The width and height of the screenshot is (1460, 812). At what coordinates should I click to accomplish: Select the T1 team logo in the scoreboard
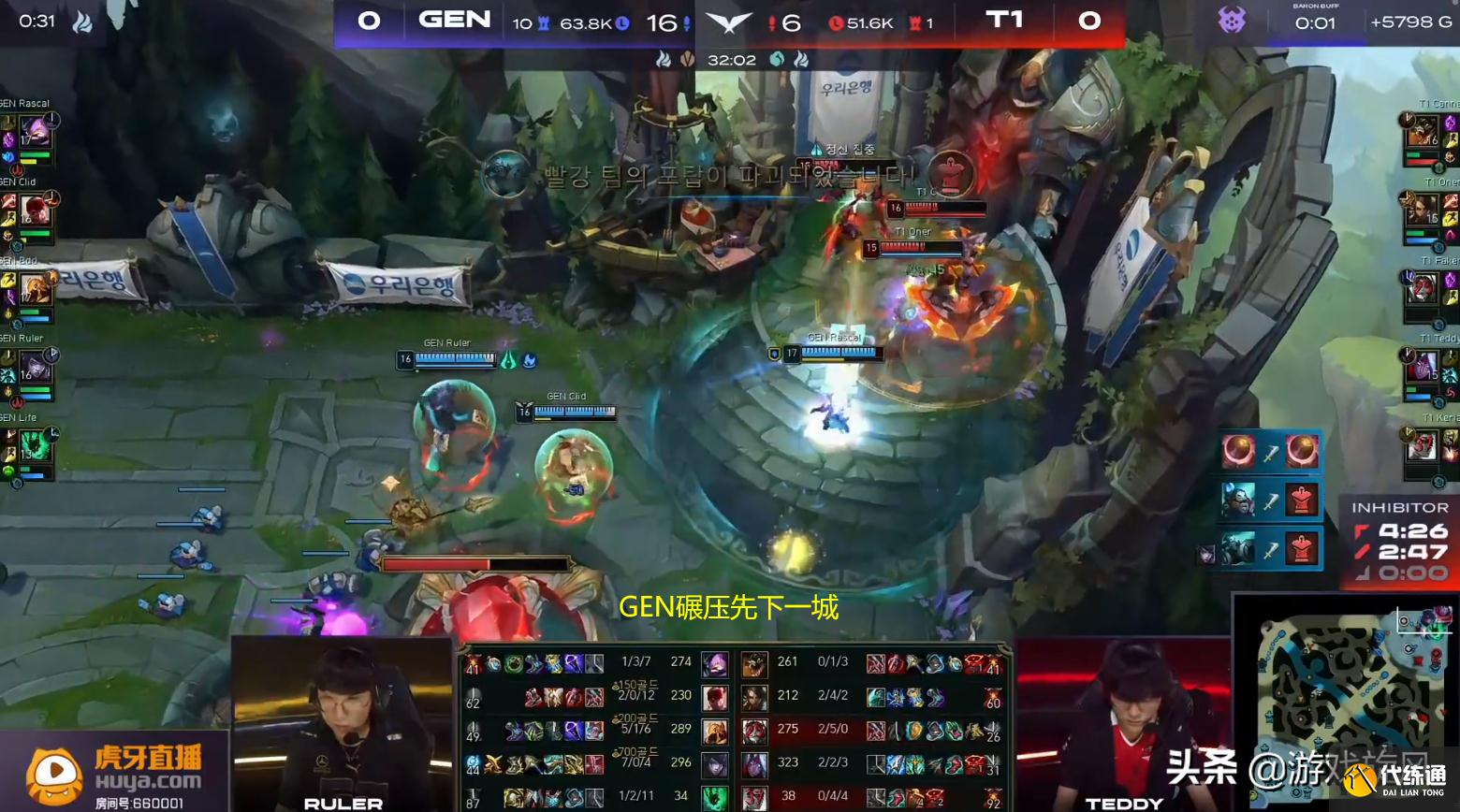coord(1004,22)
